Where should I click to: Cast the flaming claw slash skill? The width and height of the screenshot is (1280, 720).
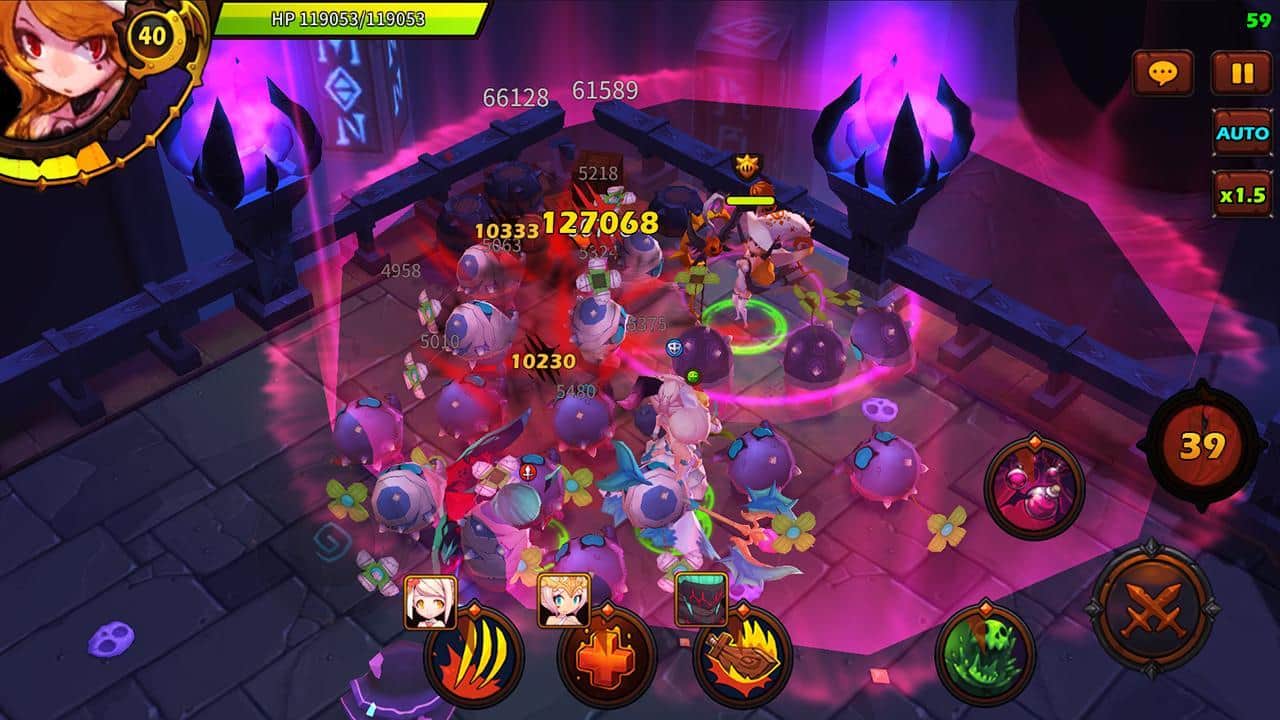click(x=474, y=657)
